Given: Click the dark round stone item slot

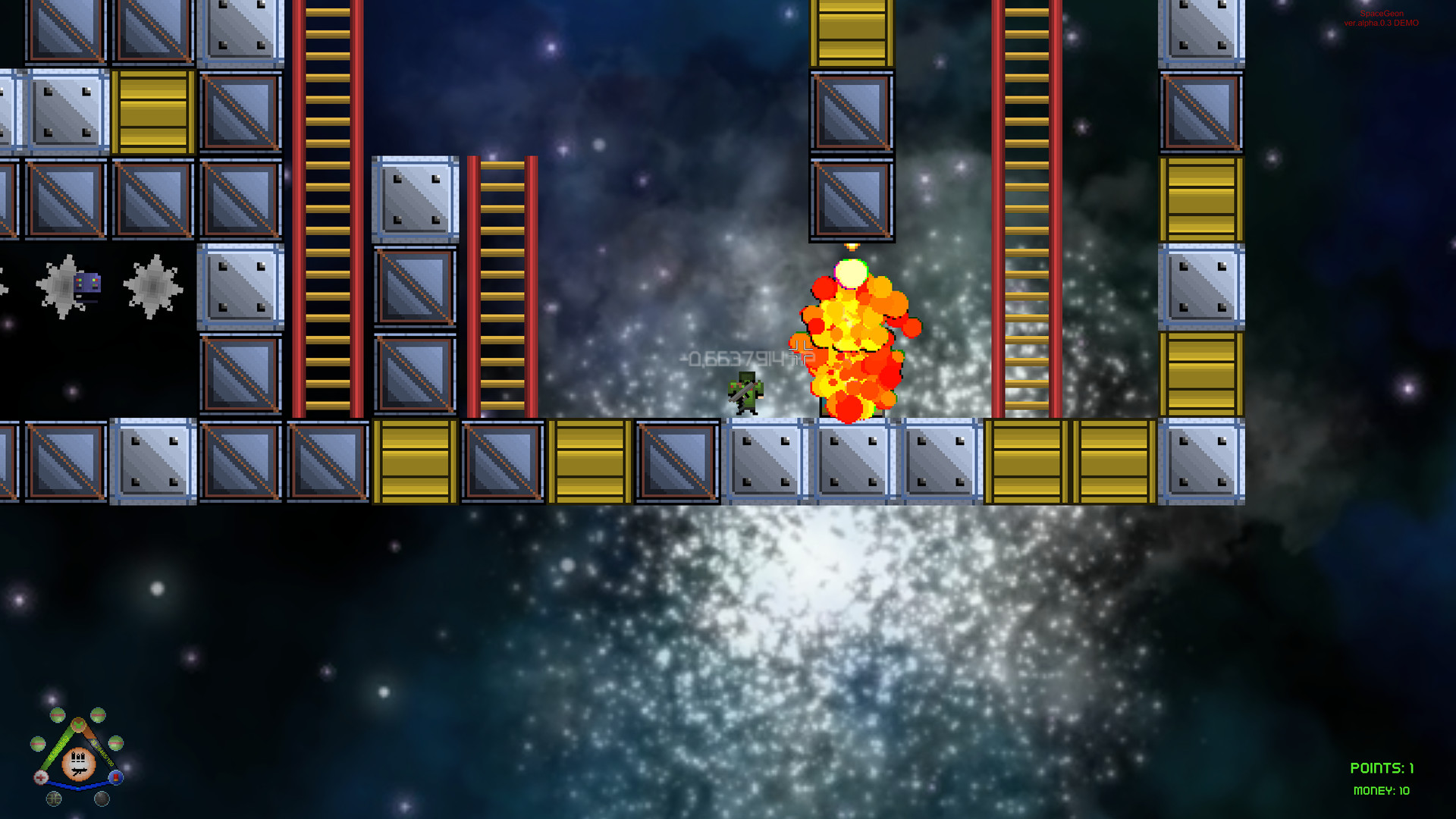Looking at the screenshot, I should point(102,799).
